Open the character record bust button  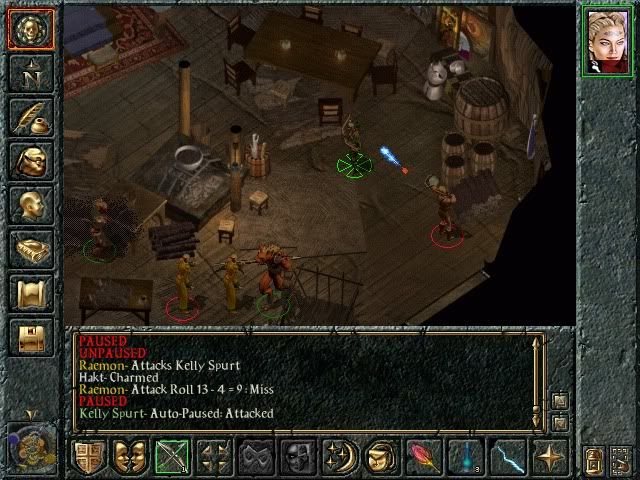[x=30, y=205]
